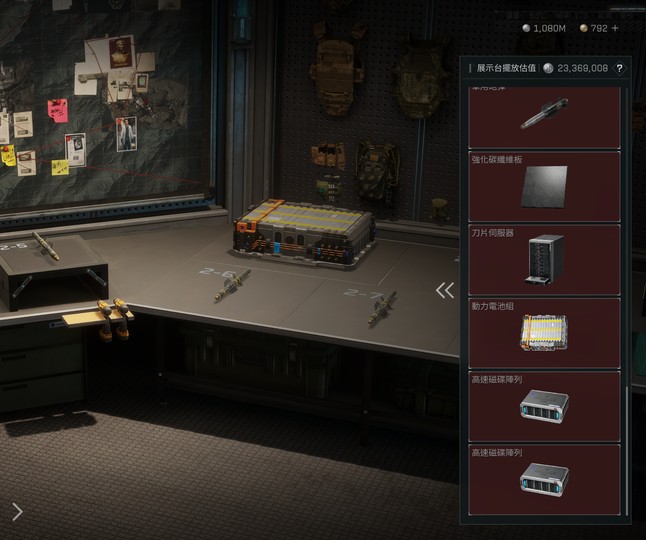Choose the 強化碳纖維板 carbon fiber plate item
Viewport: 646px width, 540px height.
pos(544,186)
